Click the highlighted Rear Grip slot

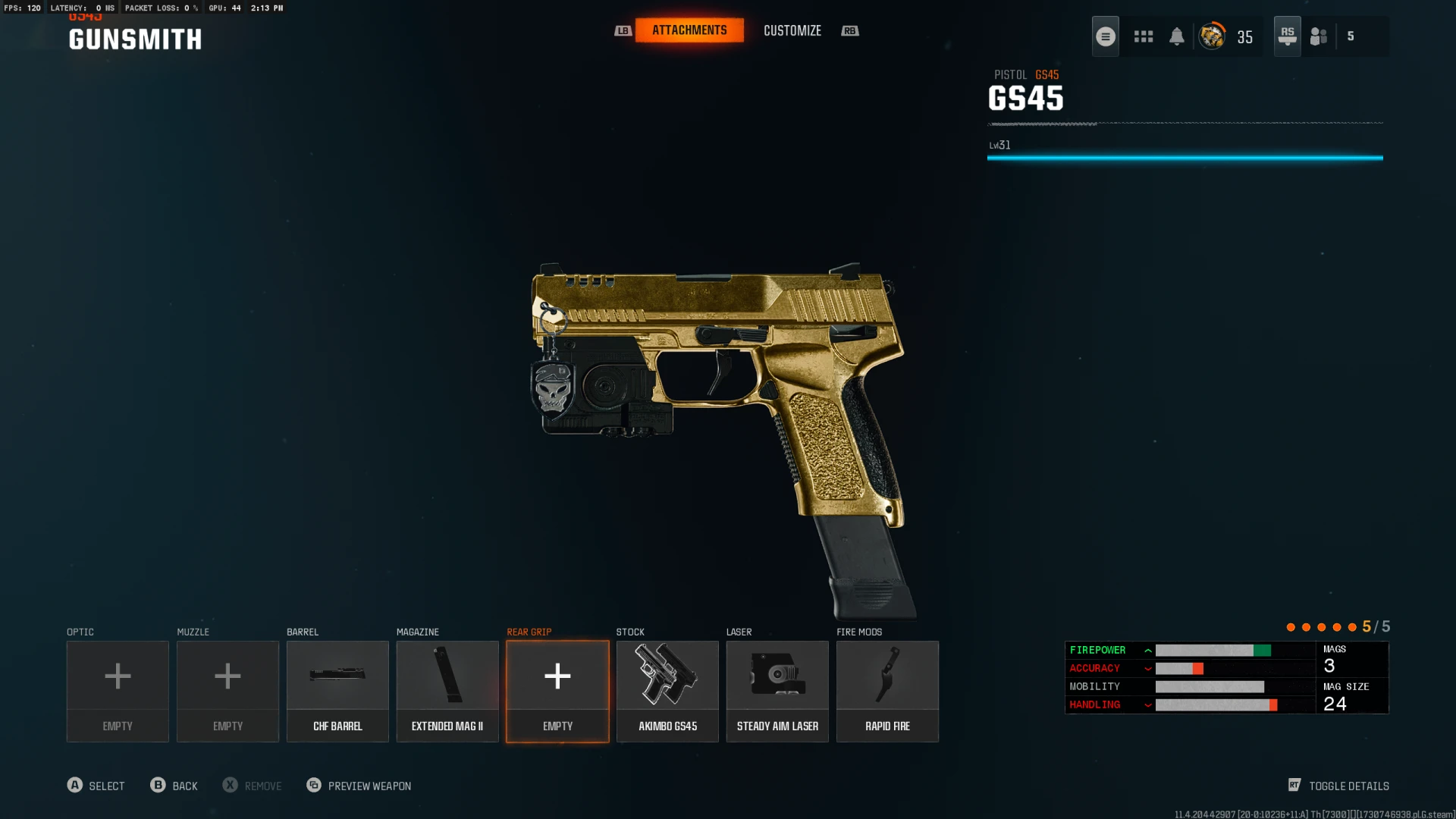(x=557, y=691)
